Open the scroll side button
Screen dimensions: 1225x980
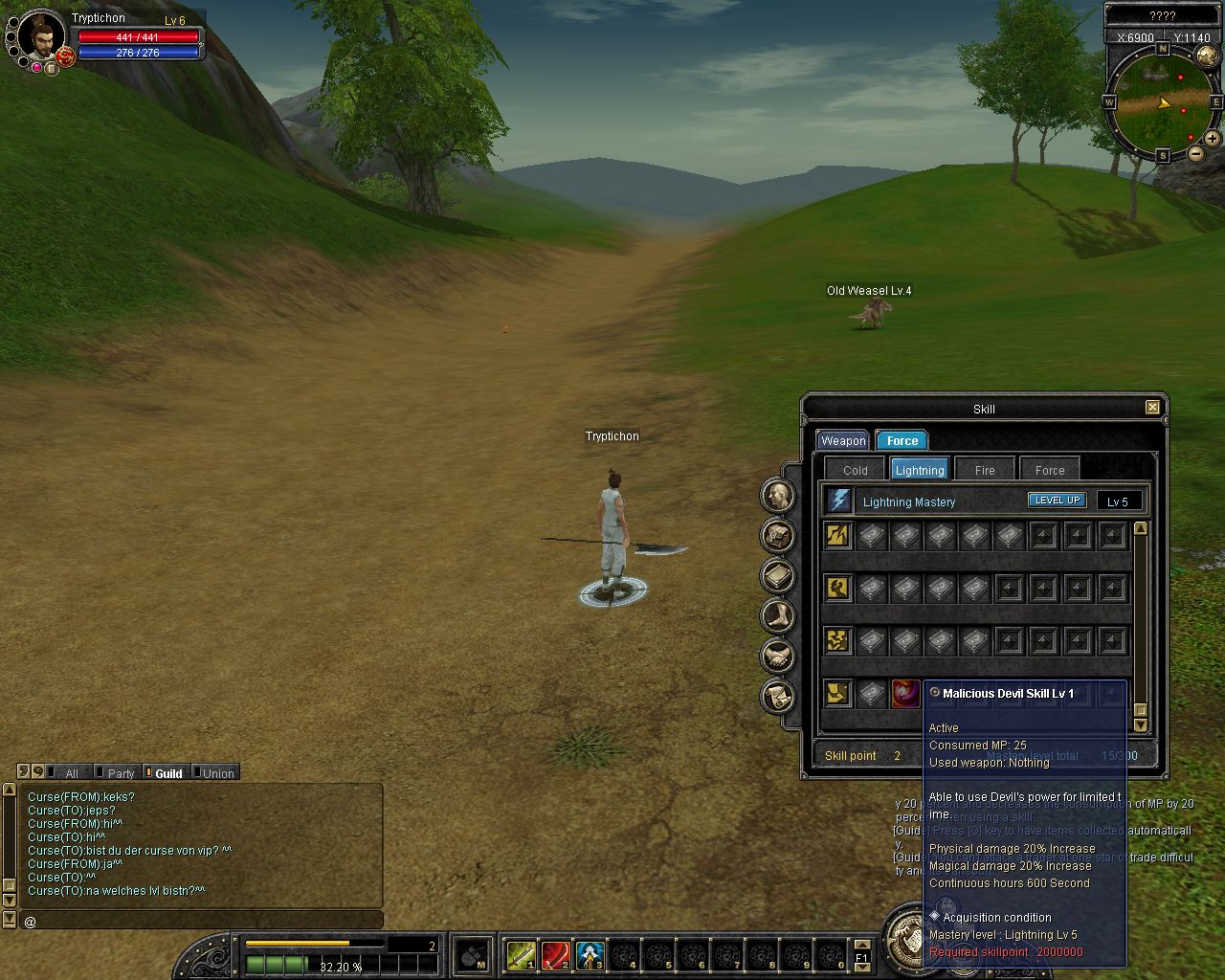[x=778, y=696]
